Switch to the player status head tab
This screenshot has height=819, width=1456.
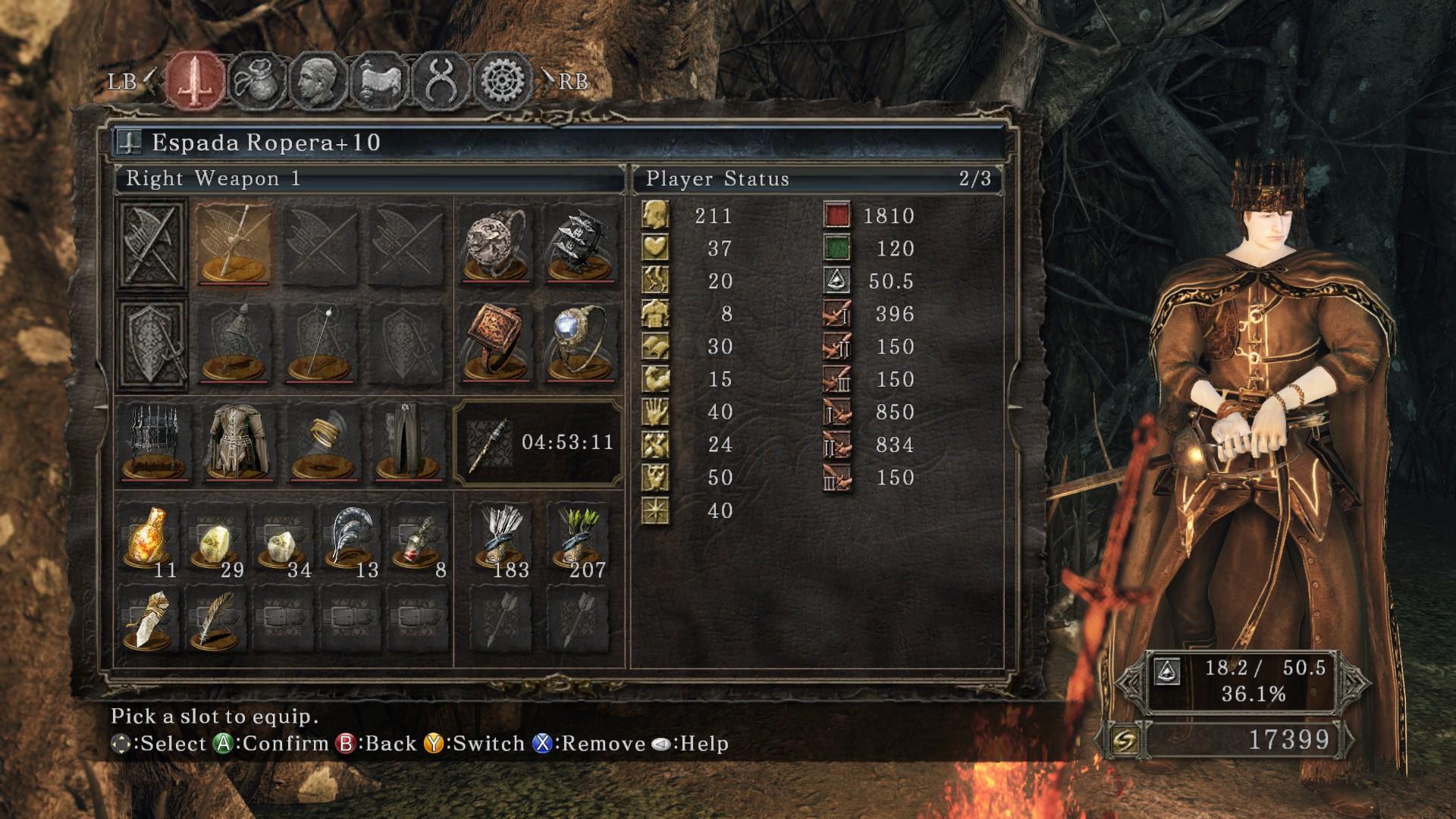click(x=318, y=80)
